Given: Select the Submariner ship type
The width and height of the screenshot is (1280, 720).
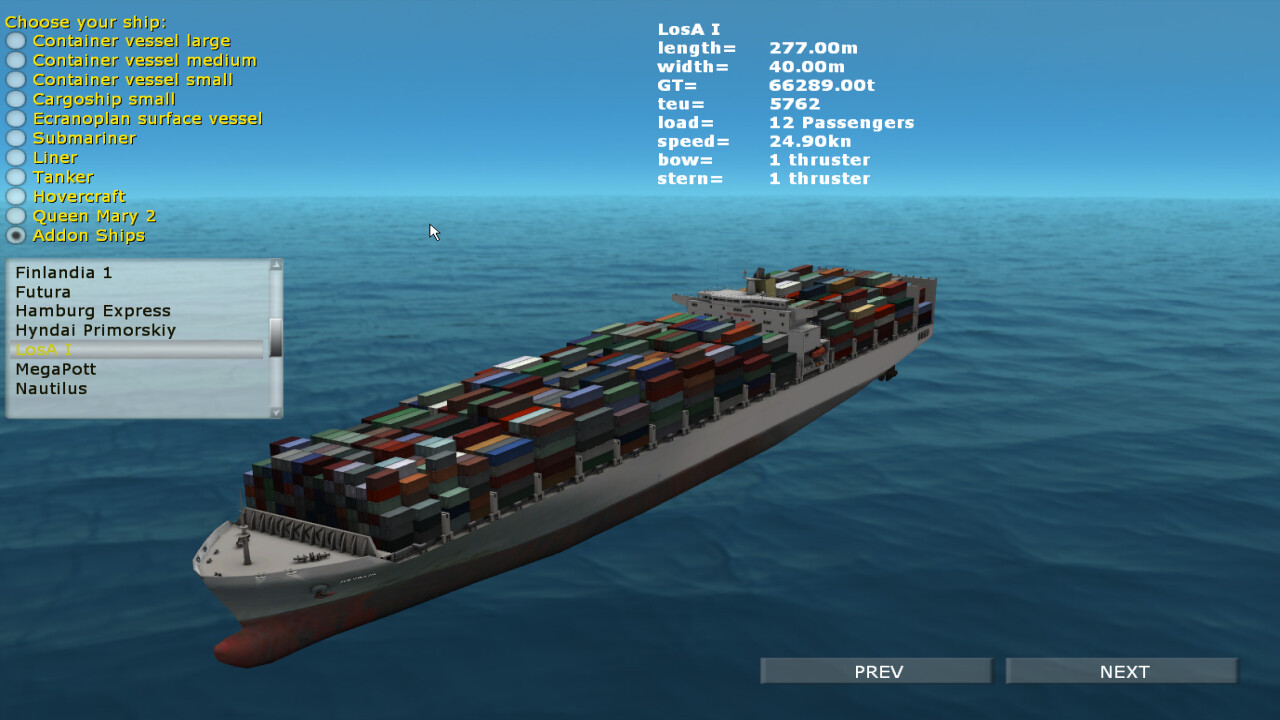Looking at the screenshot, I should (x=15, y=138).
